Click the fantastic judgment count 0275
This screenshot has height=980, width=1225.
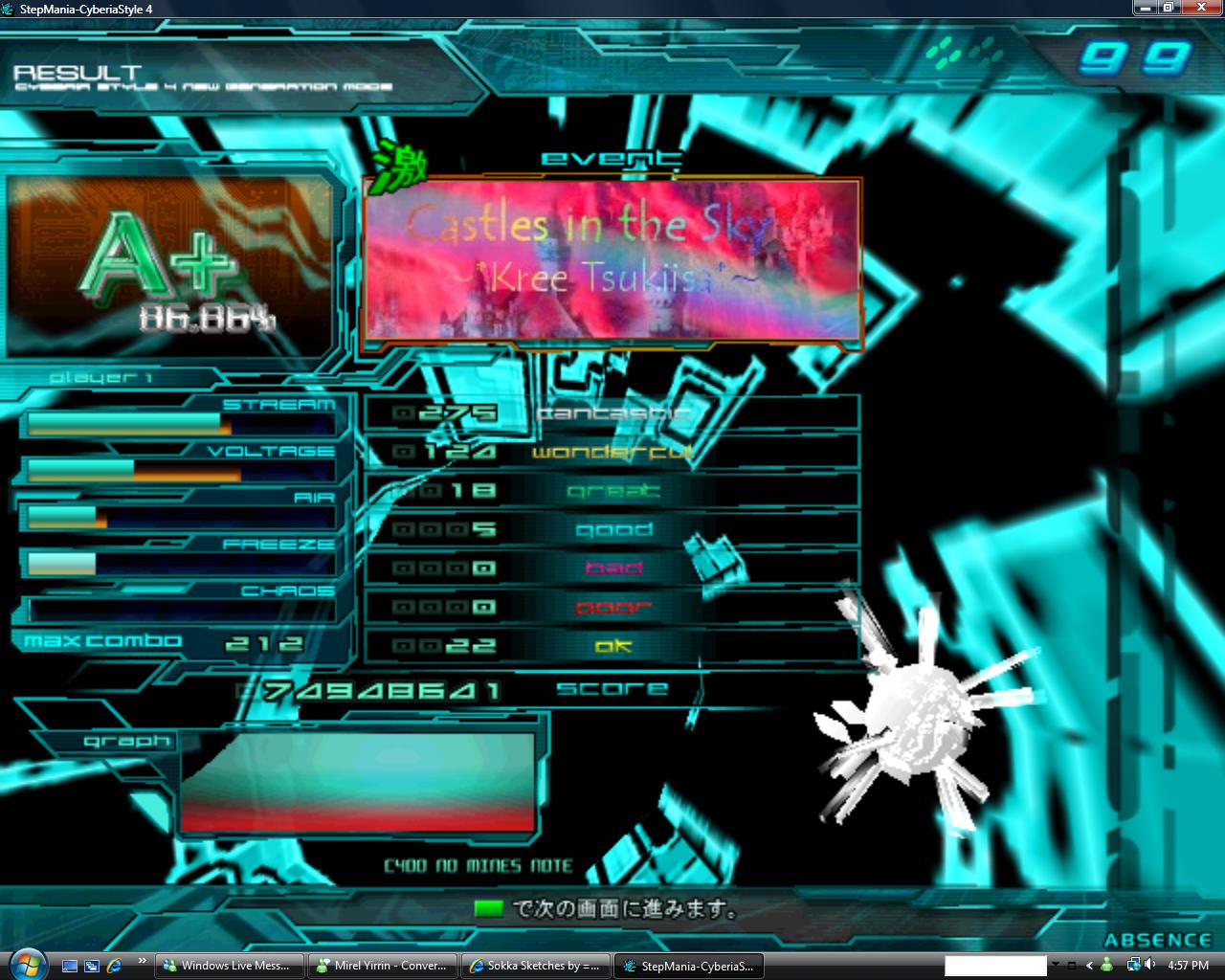(450, 412)
